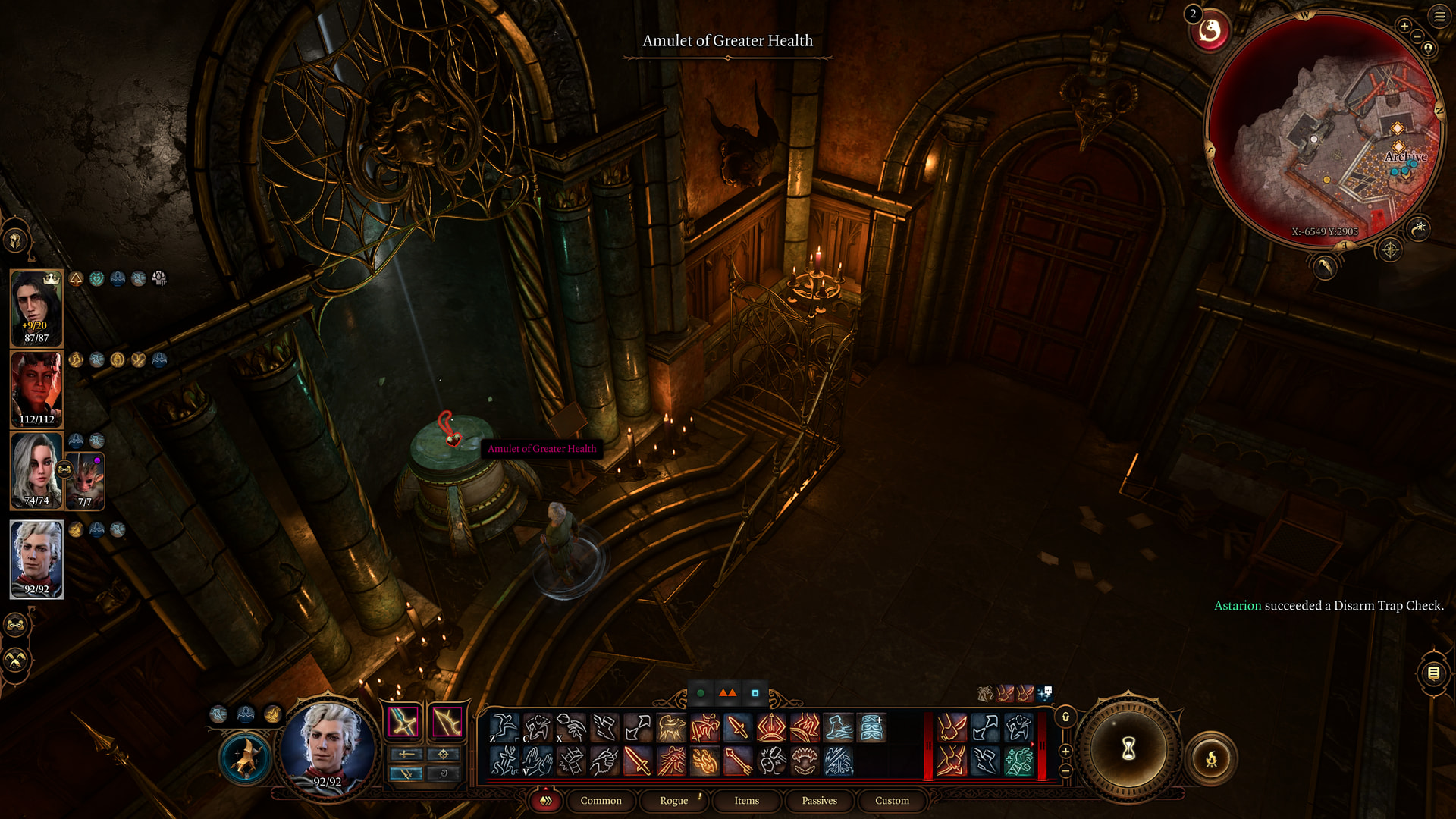Switch to the Custom hotbar tab
The height and width of the screenshot is (819, 1456).
892,801
